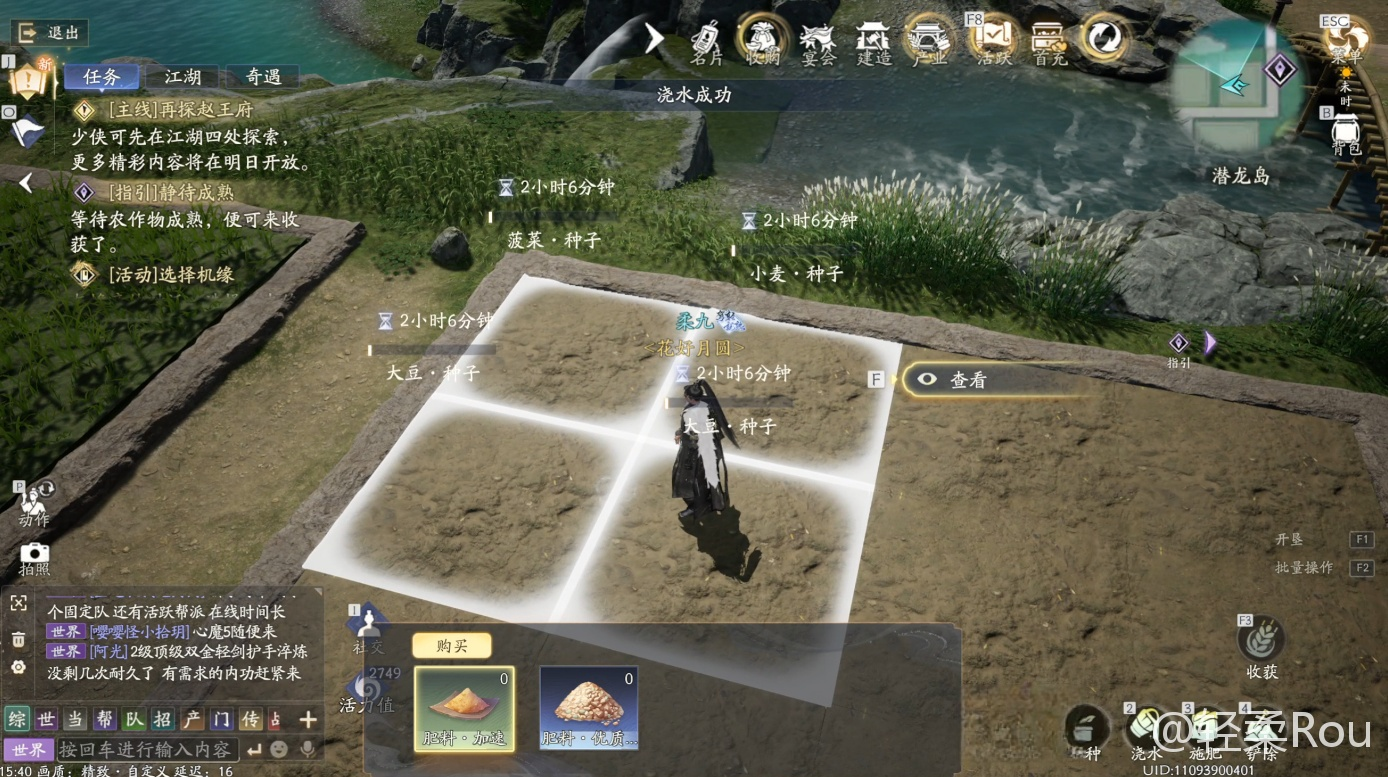1388x777 pixels.
Task: Click the 购买 buy button
Action: click(451, 646)
